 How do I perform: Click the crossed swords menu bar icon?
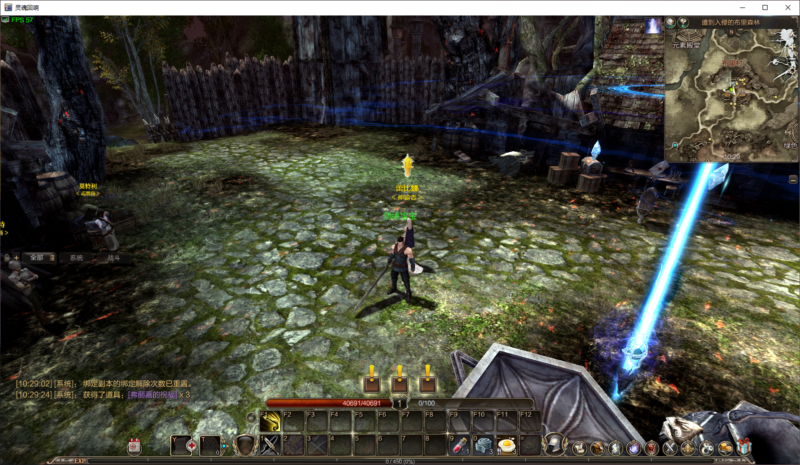click(670, 446)
